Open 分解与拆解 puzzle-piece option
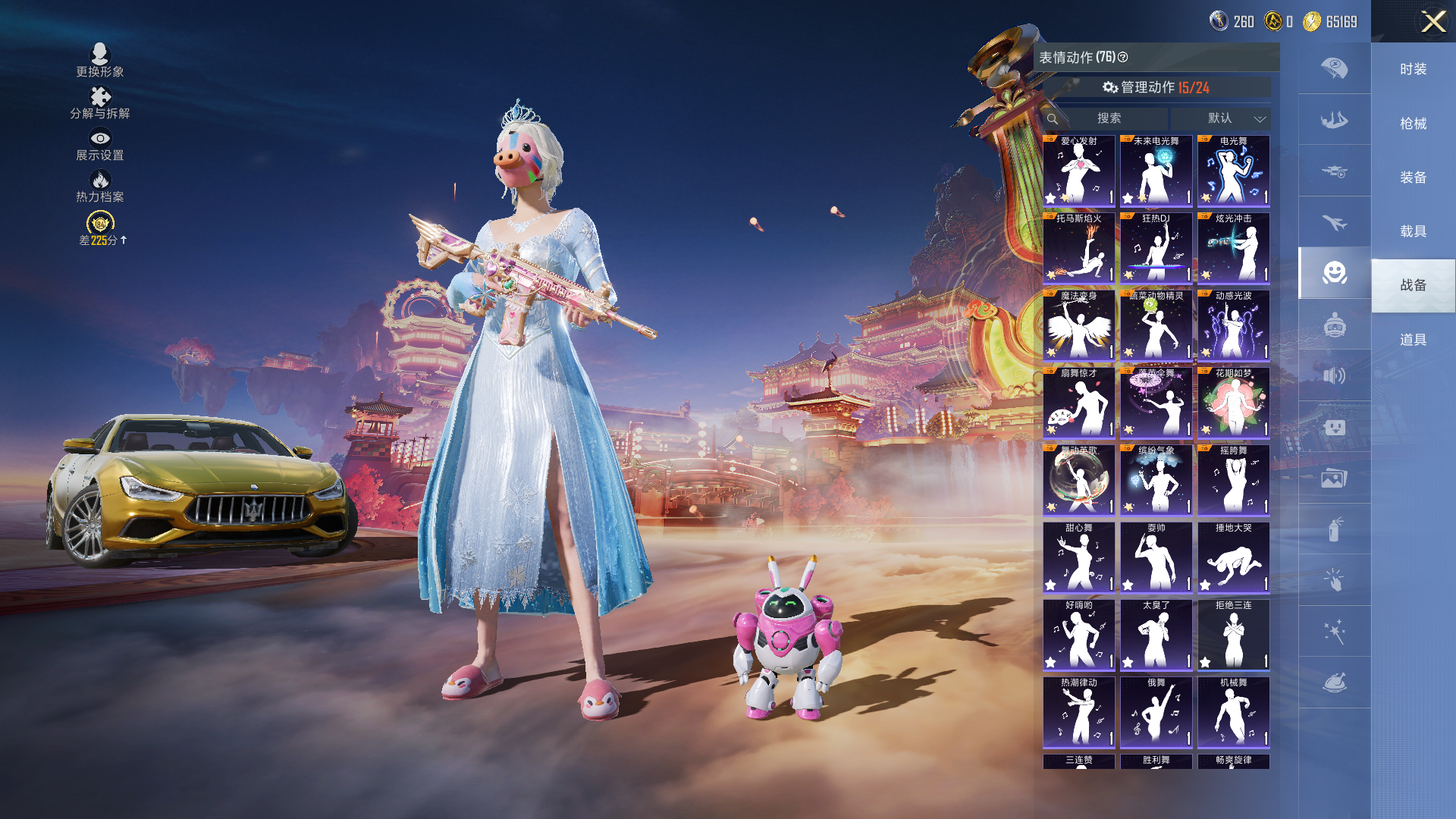The width and height of the screenshot is (1456, 819). tap(100, 102)
